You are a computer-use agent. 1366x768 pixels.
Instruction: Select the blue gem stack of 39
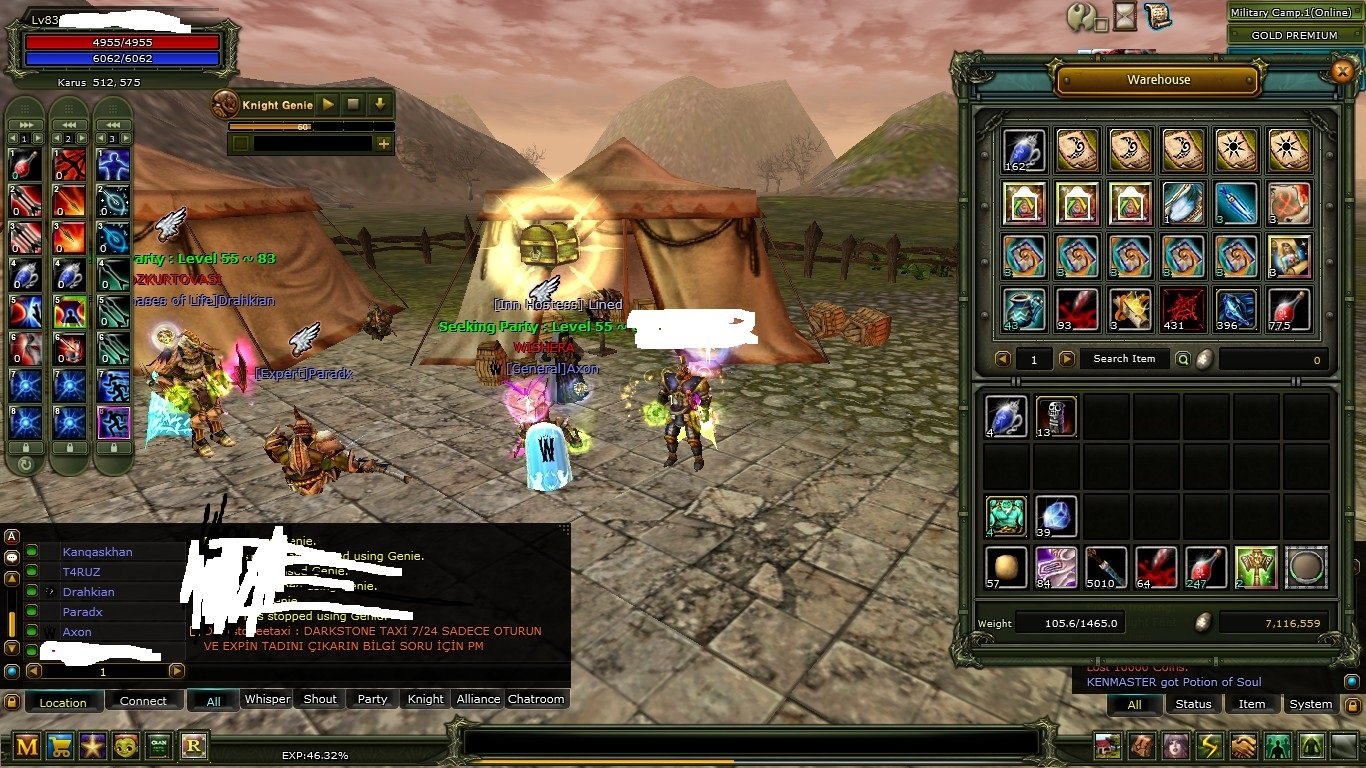(1056, 516)
